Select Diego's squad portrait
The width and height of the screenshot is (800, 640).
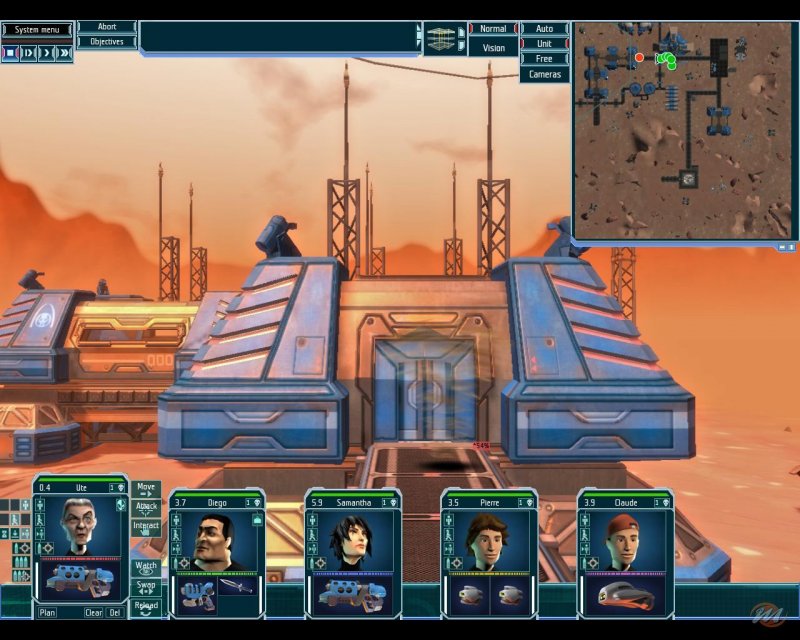tap(215, 541)
